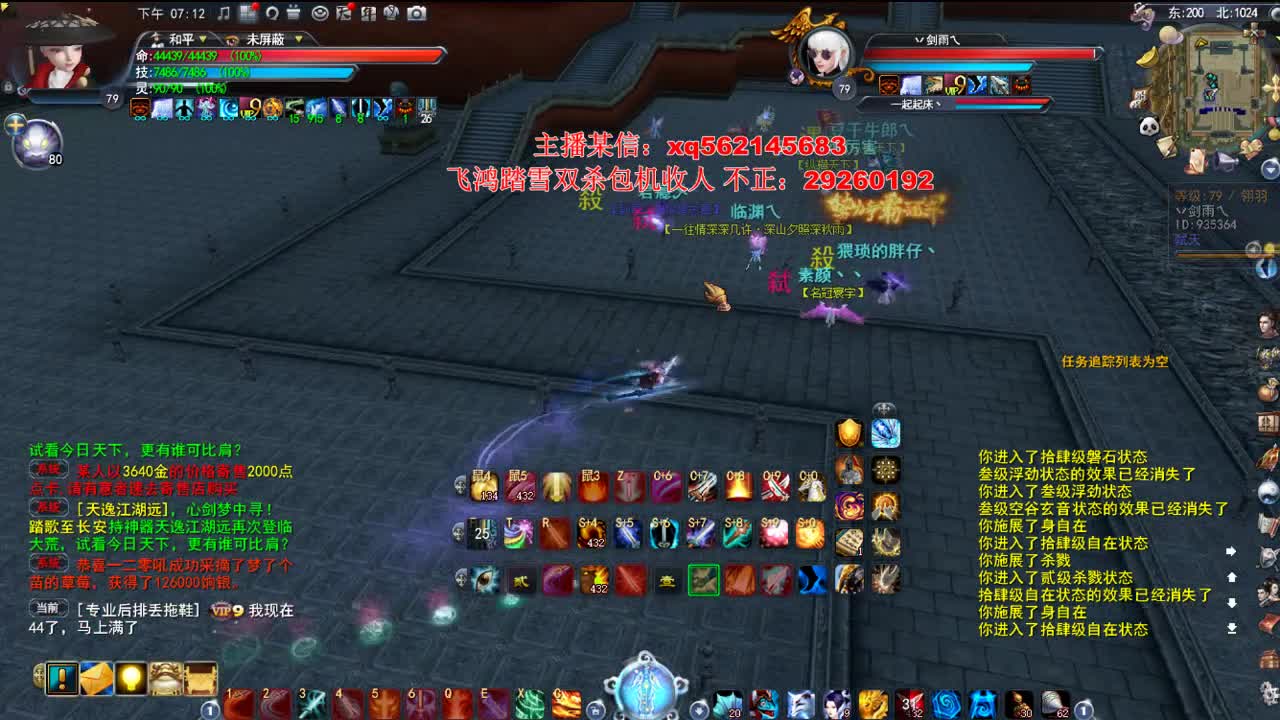1280x720 pixels.
Task: Click the red HP bar labeled 命
Action: click(250, 55)
